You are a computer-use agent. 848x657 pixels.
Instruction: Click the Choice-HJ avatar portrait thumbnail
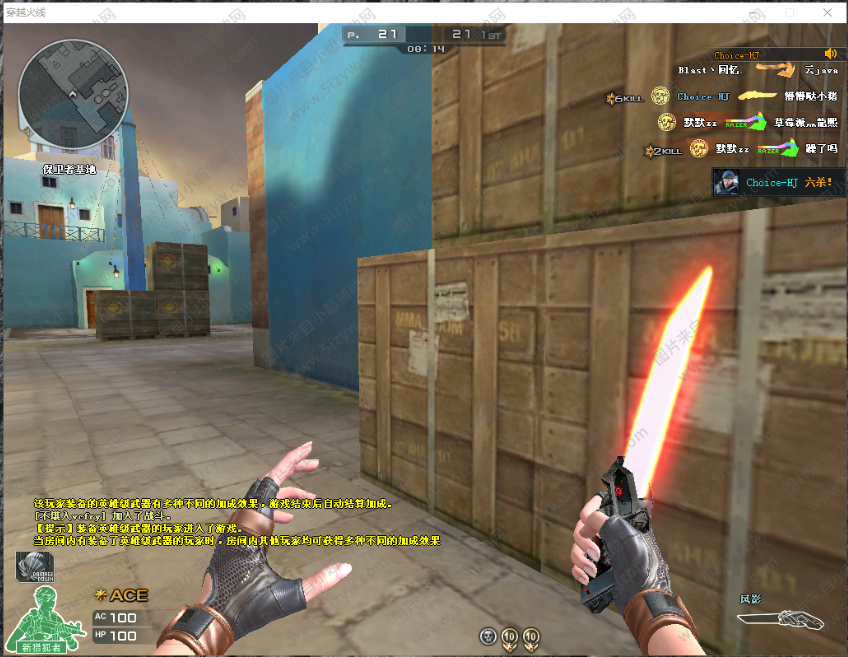click(726, 182)
